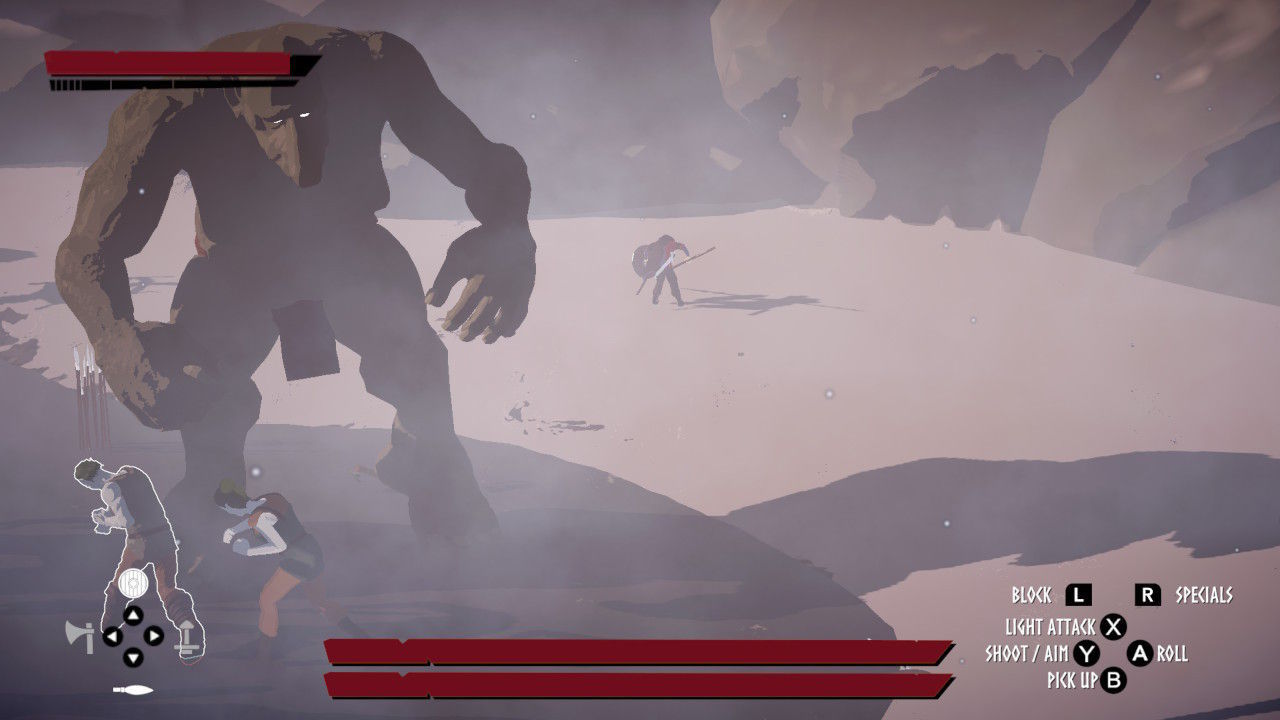Click the d-pad right arrow
The height and width of the screenshot is (720, 1280).
(x=154, y=636)
